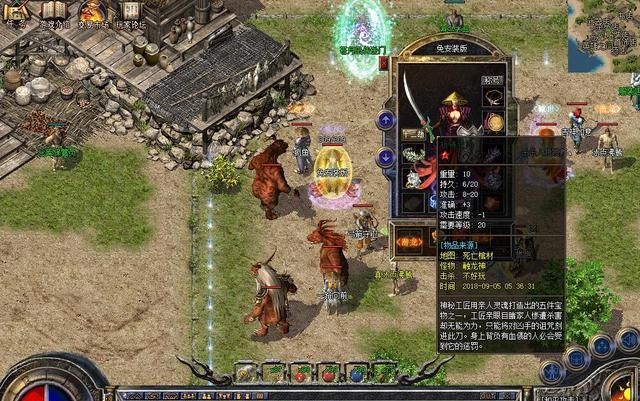
Task: Select the first quick belt slot item
Action: 245,372
